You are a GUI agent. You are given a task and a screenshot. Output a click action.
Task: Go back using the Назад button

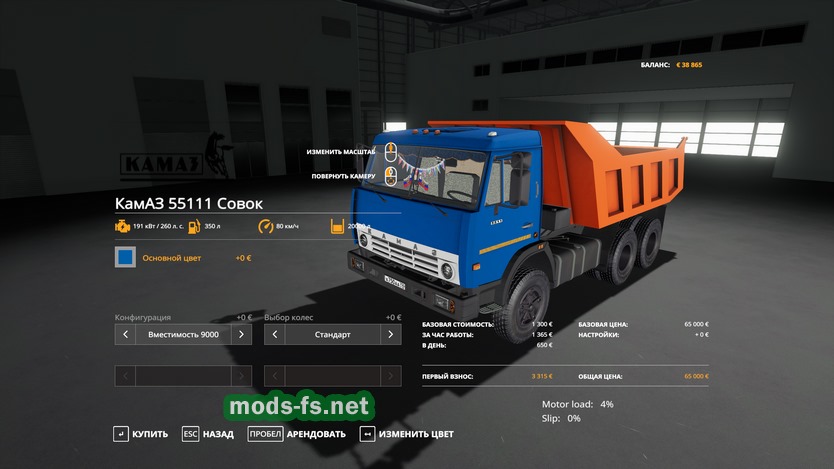click(x=208, y=434)
